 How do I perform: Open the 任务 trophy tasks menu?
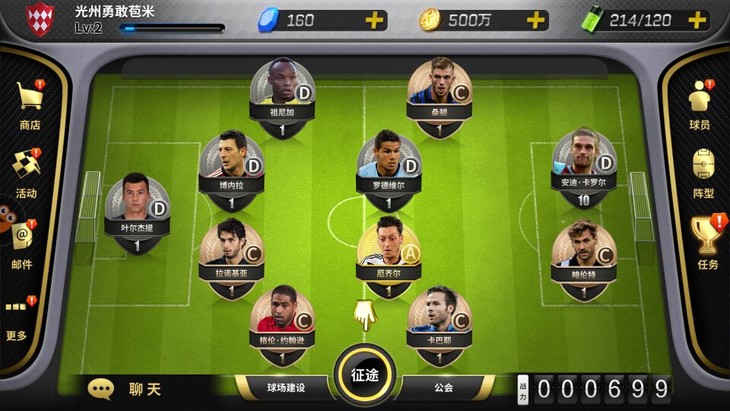707,241
